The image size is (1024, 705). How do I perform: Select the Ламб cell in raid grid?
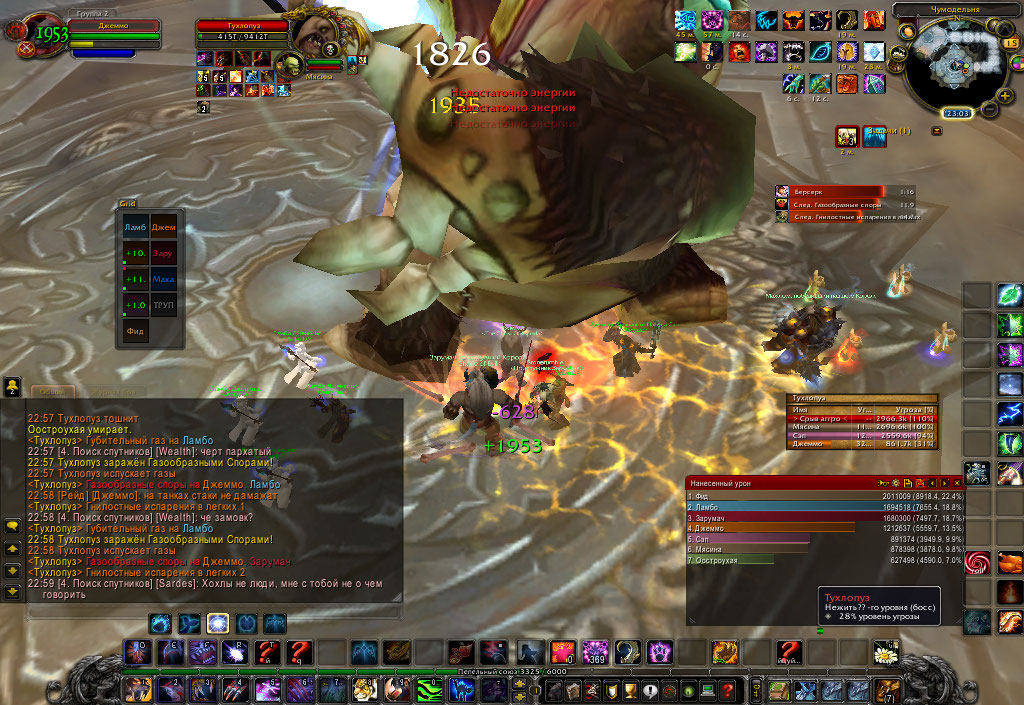pos(135,228)
